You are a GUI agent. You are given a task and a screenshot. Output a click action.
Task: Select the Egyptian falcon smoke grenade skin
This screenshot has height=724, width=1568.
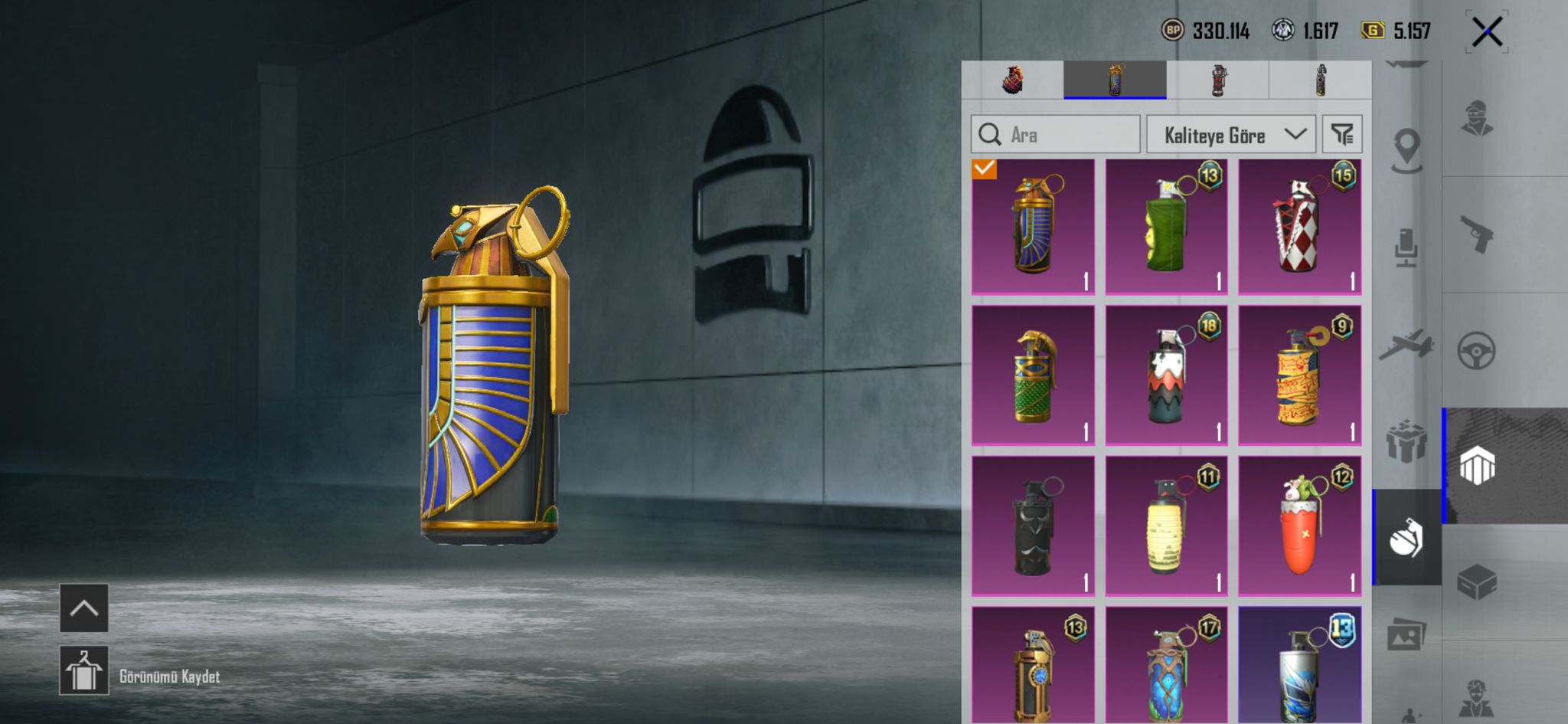pyautogui.click(x=1033, y=227)
